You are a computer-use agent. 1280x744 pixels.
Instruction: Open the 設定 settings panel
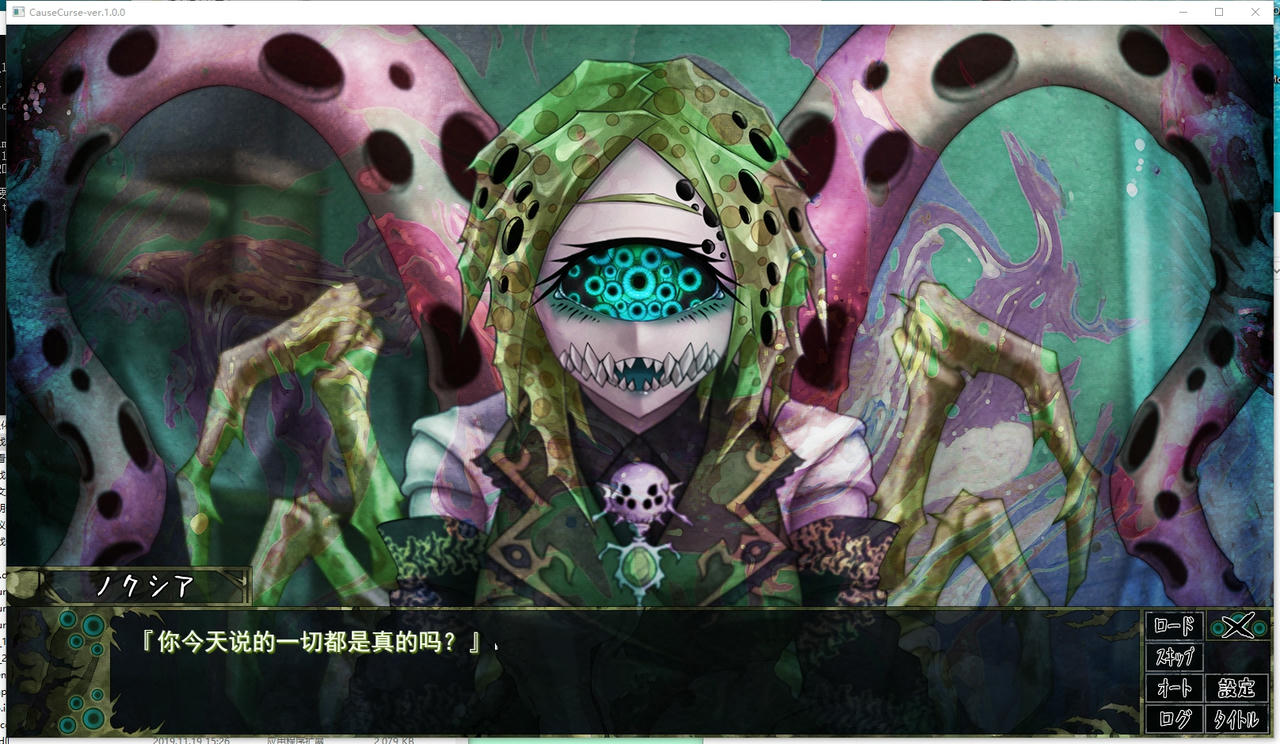(1236, 688)
